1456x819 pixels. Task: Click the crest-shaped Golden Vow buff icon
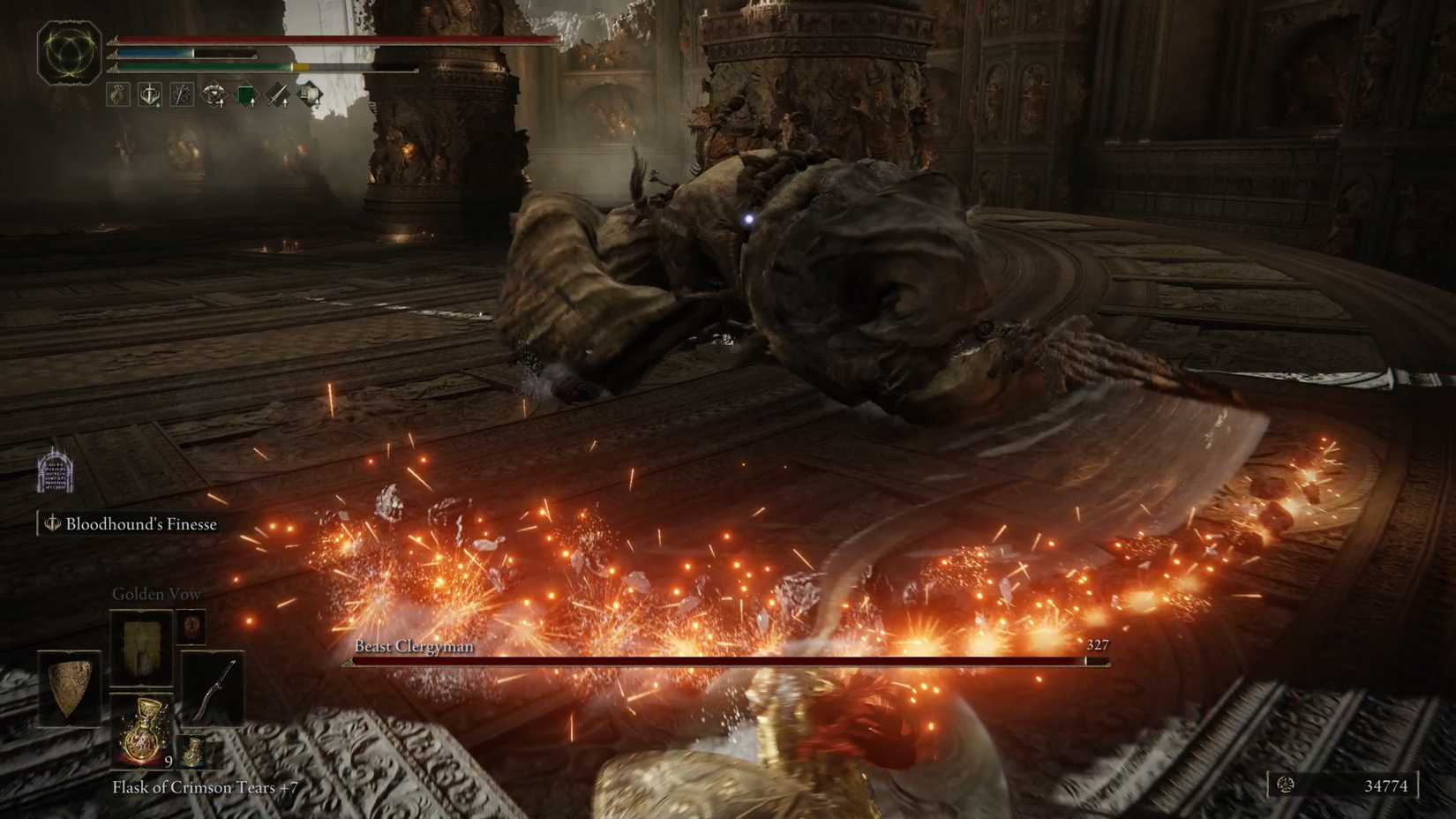pos(214,94)
